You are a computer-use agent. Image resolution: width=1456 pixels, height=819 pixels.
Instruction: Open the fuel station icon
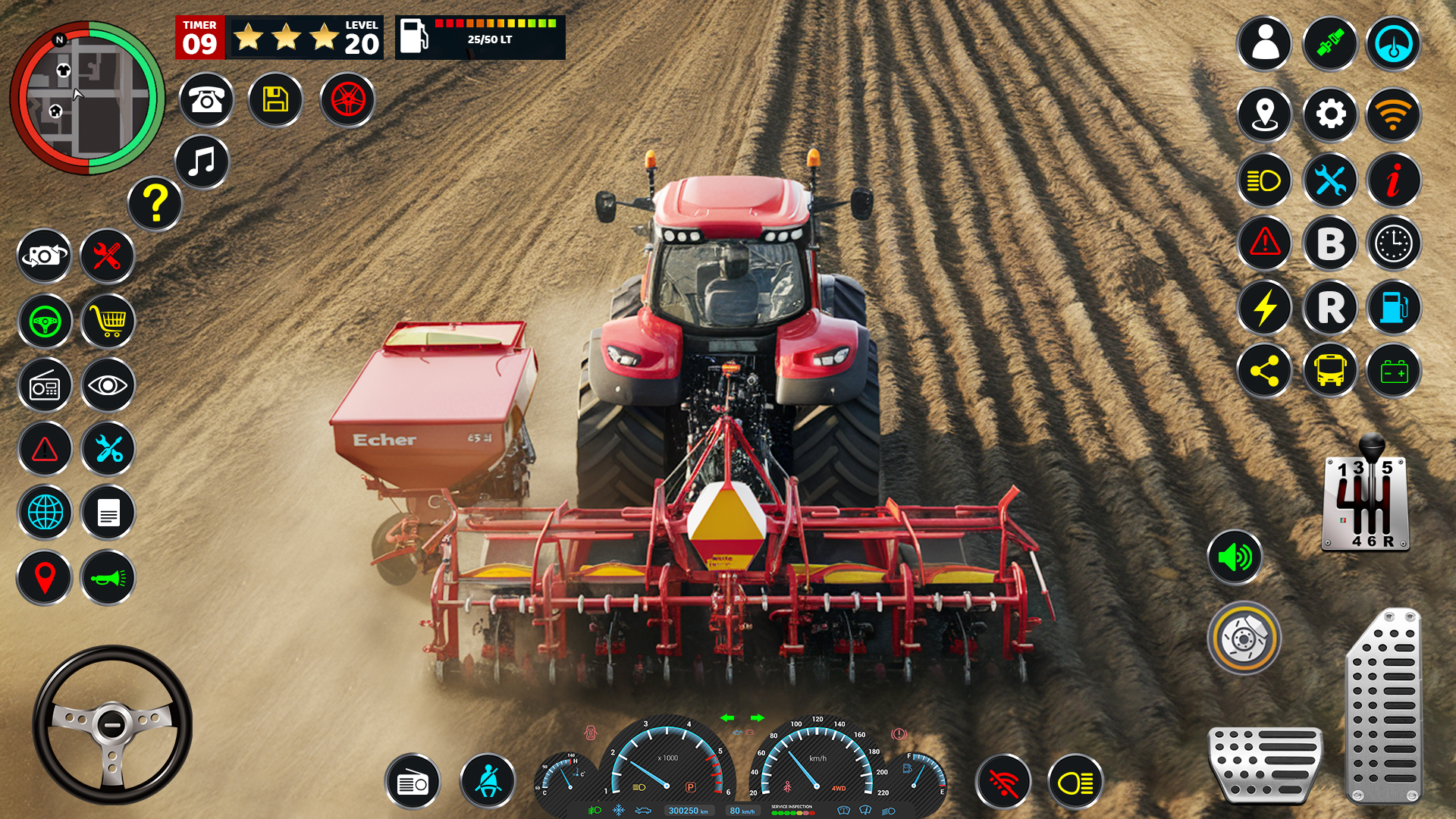tap(1395, 308)
